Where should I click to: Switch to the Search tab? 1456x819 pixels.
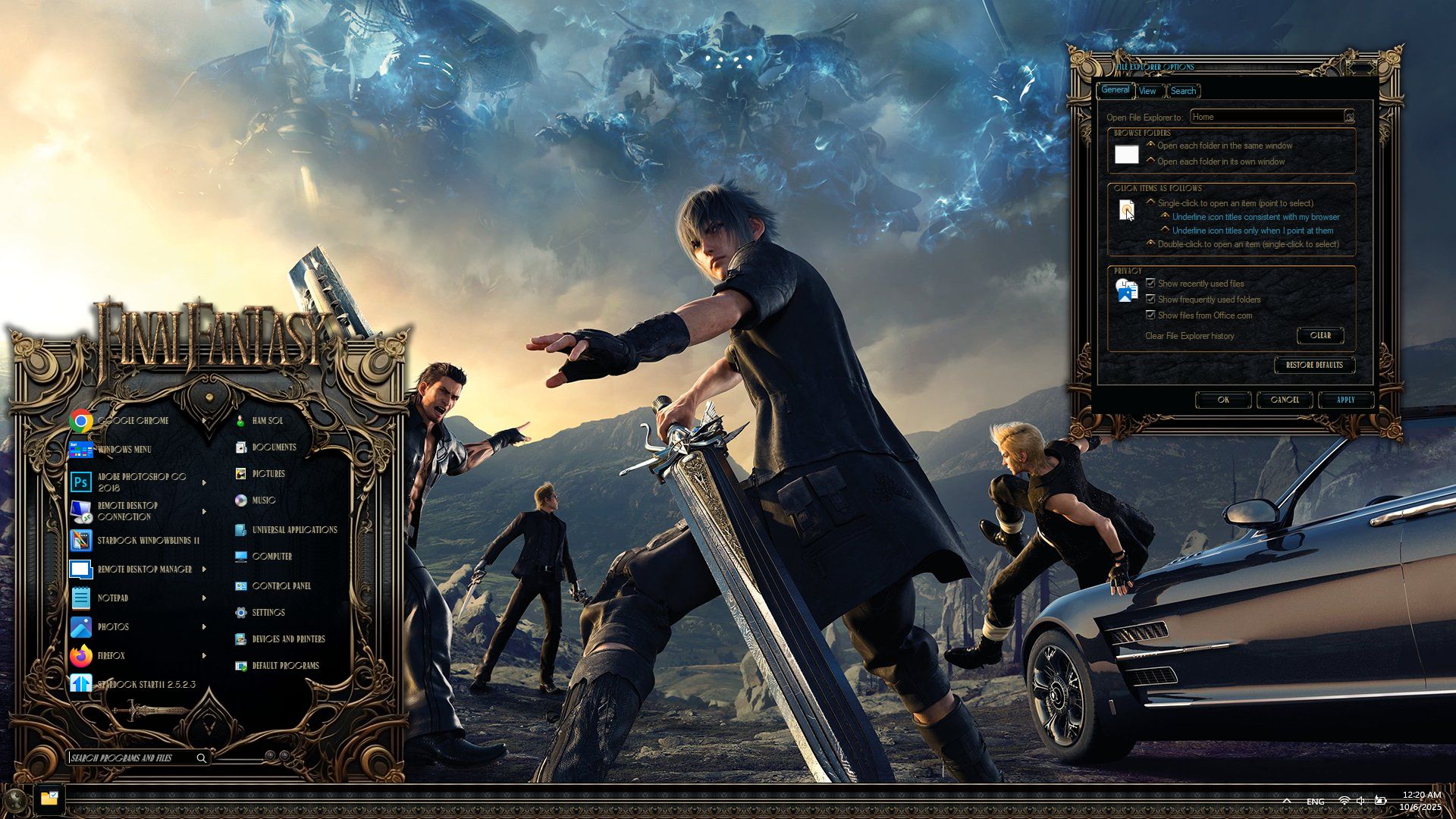(x=1183, y=91)
